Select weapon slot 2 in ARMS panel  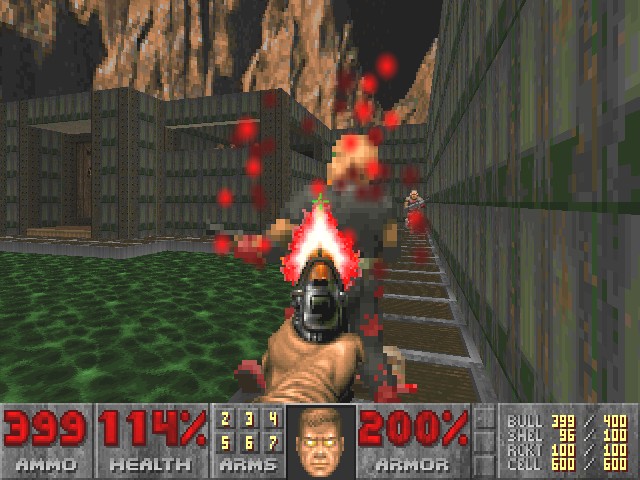click(226, 419)
